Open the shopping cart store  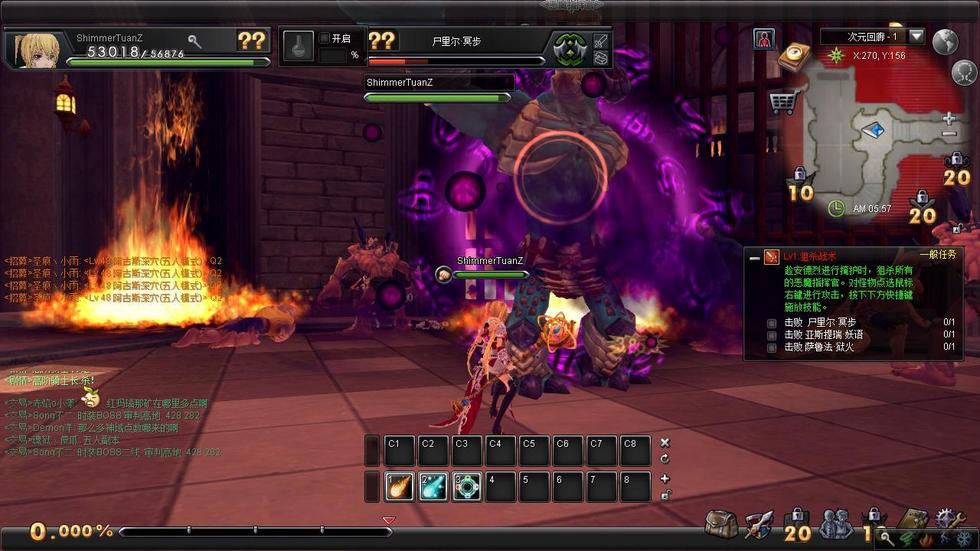(x=782, y=102)
